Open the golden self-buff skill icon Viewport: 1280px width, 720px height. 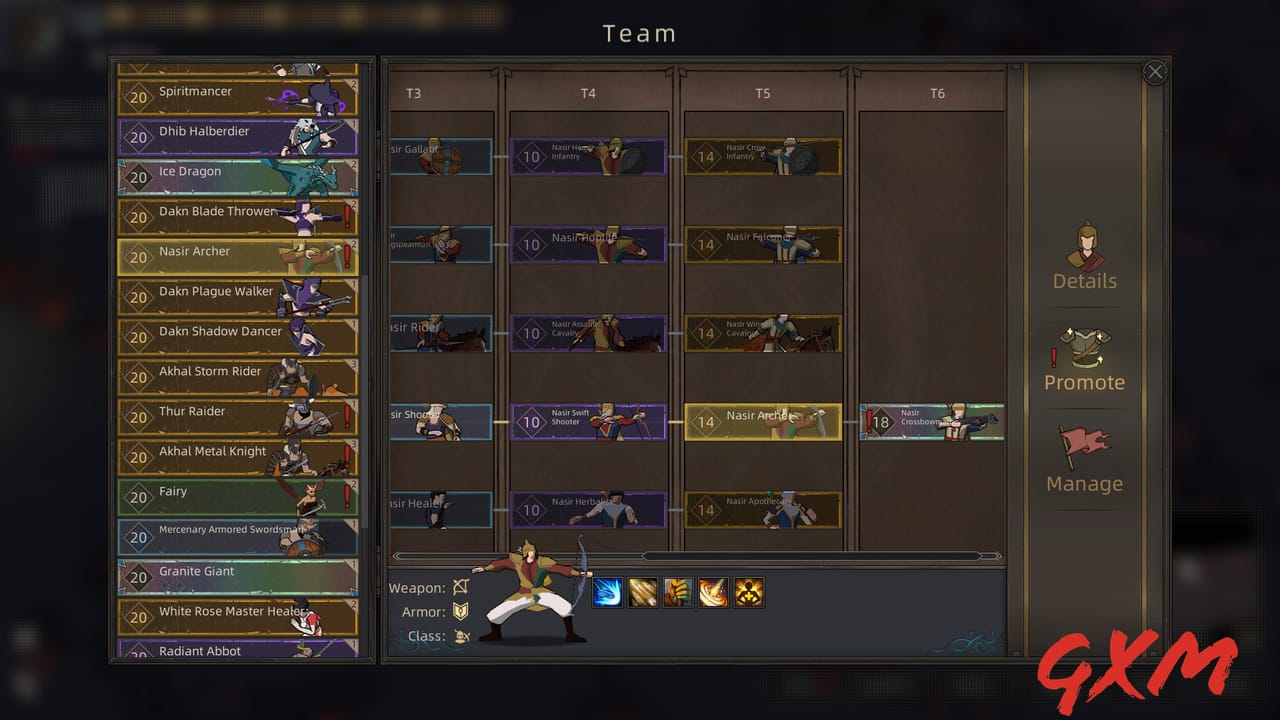point(749,592)
